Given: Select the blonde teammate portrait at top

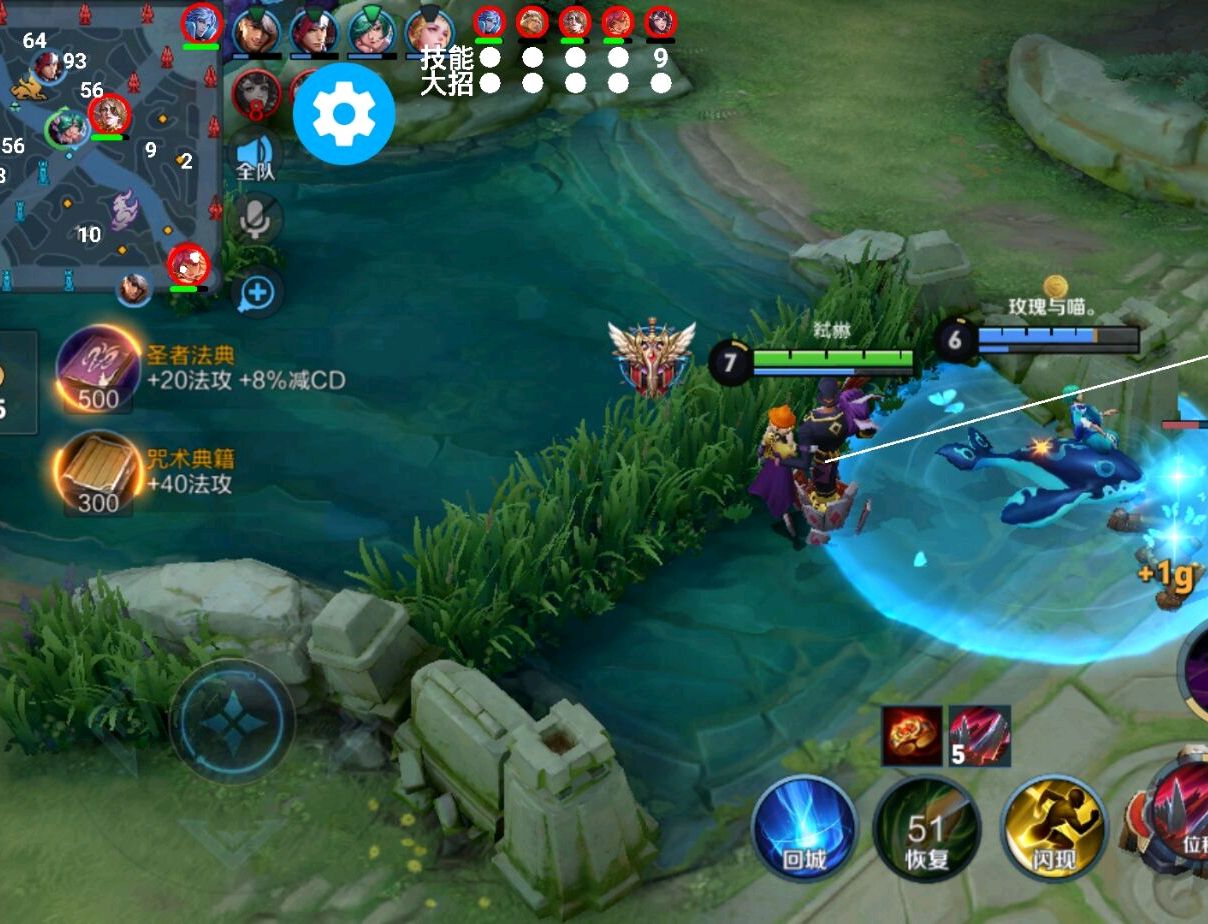Looking at the screenshot, I should [429, 31].
